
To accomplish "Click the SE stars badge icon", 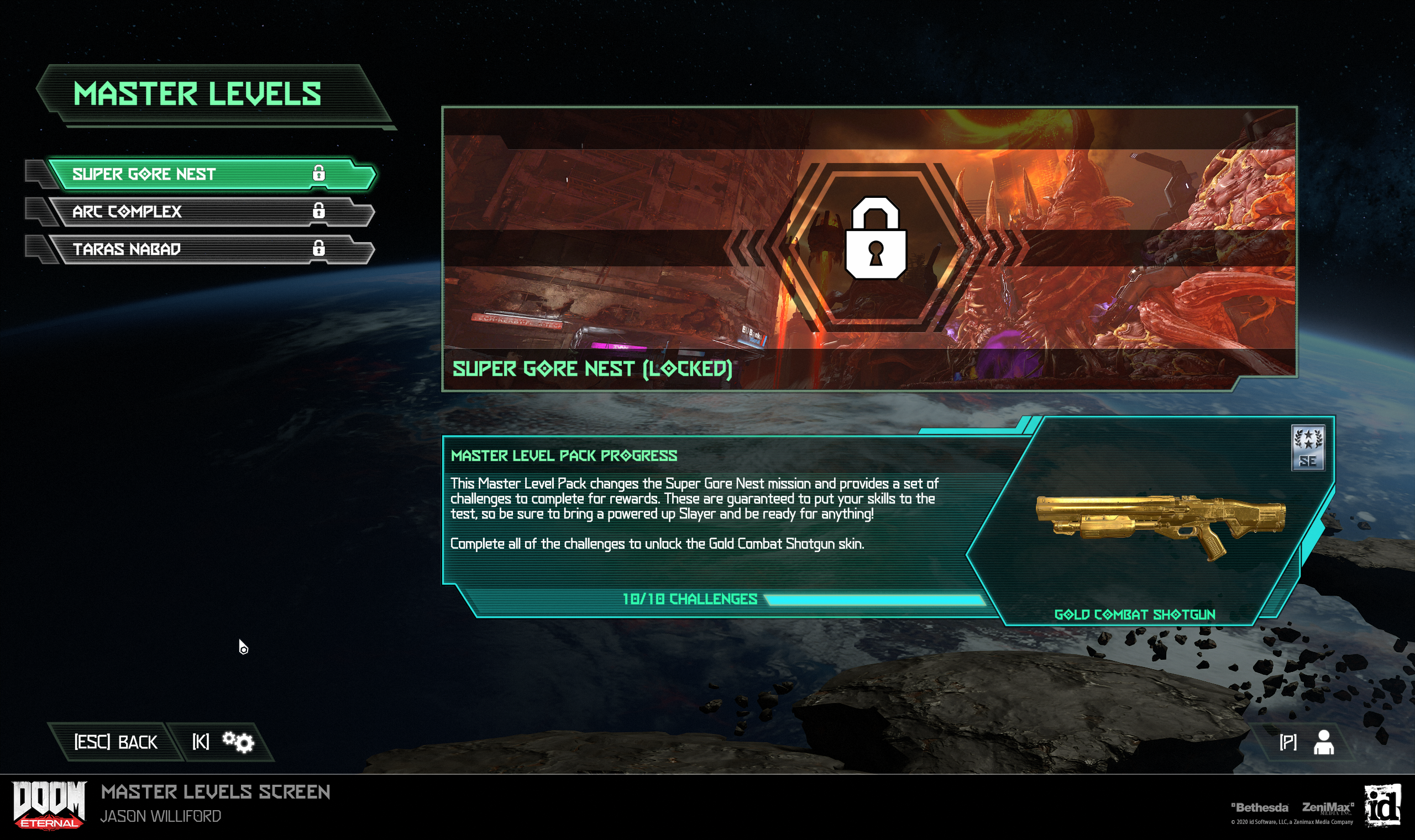I will (1307, 448).
